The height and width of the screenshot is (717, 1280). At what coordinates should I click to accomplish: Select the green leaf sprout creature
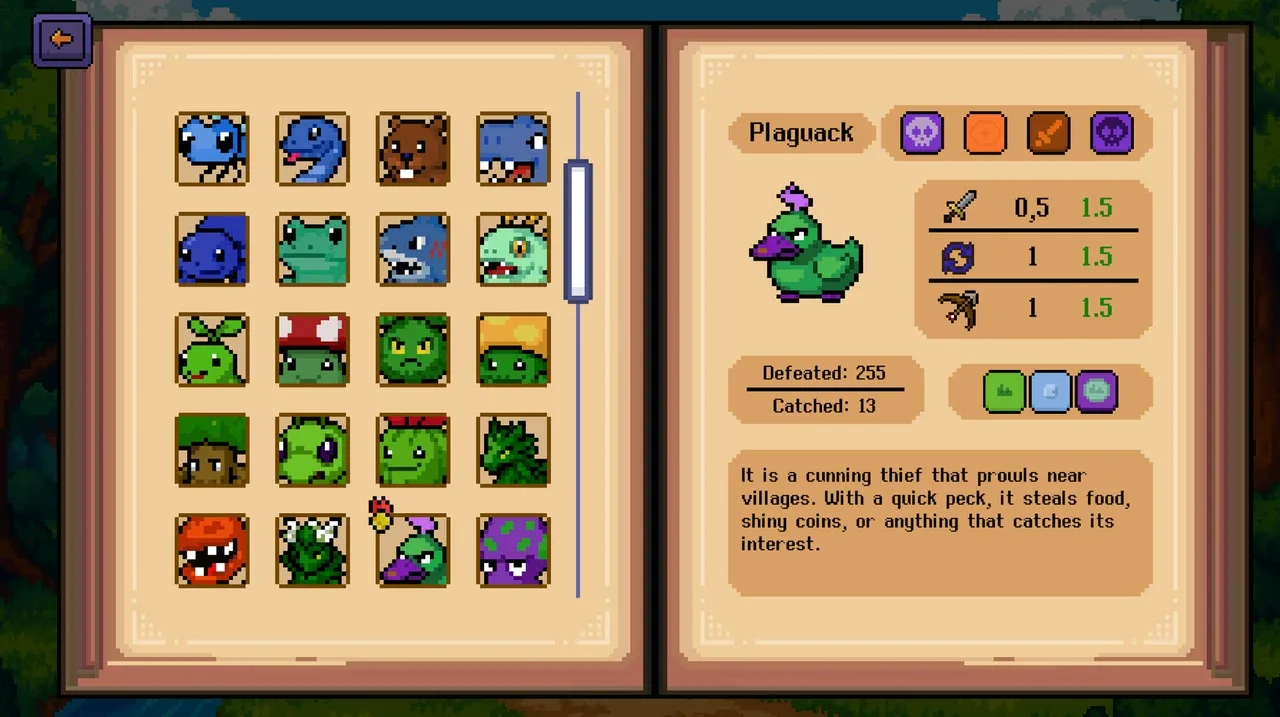[x=212, y=350]
